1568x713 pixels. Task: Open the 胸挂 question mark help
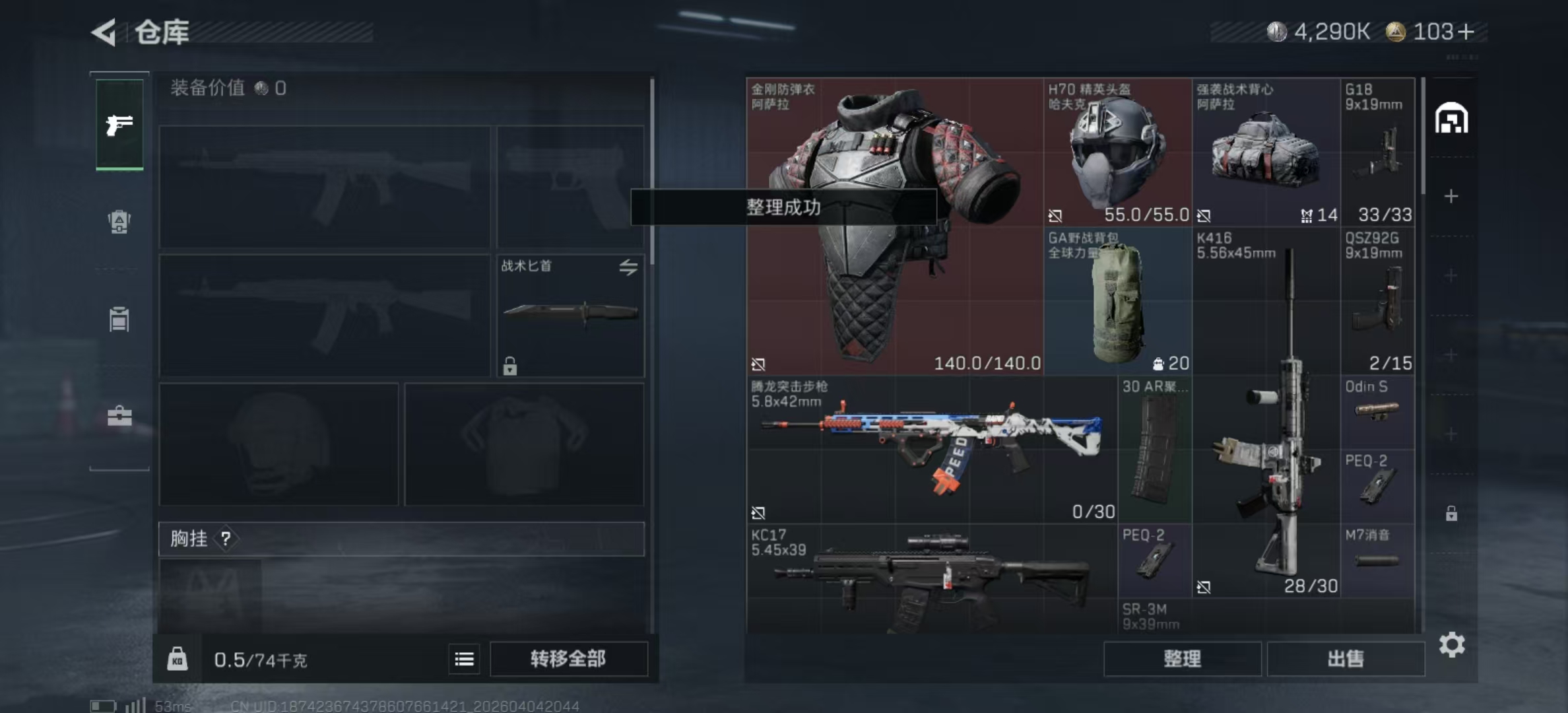point(226,539)
